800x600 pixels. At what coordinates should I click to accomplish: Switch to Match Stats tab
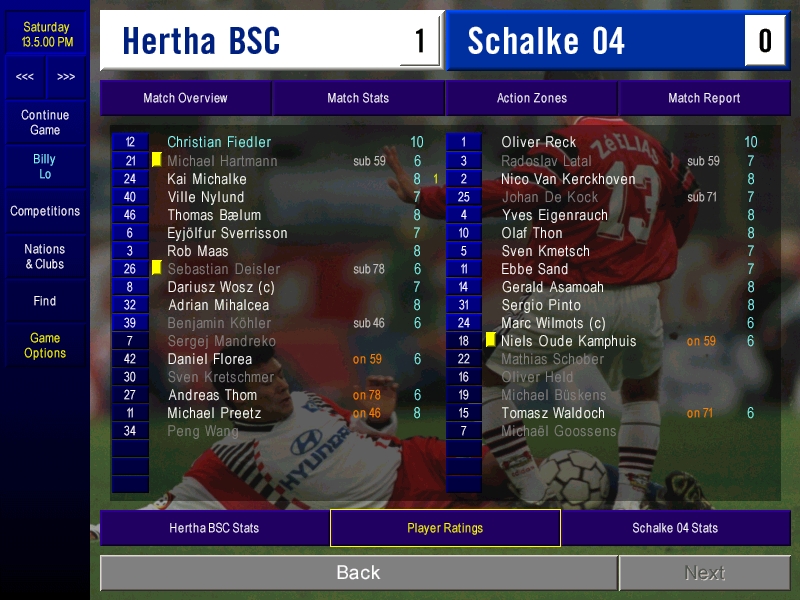358,98
